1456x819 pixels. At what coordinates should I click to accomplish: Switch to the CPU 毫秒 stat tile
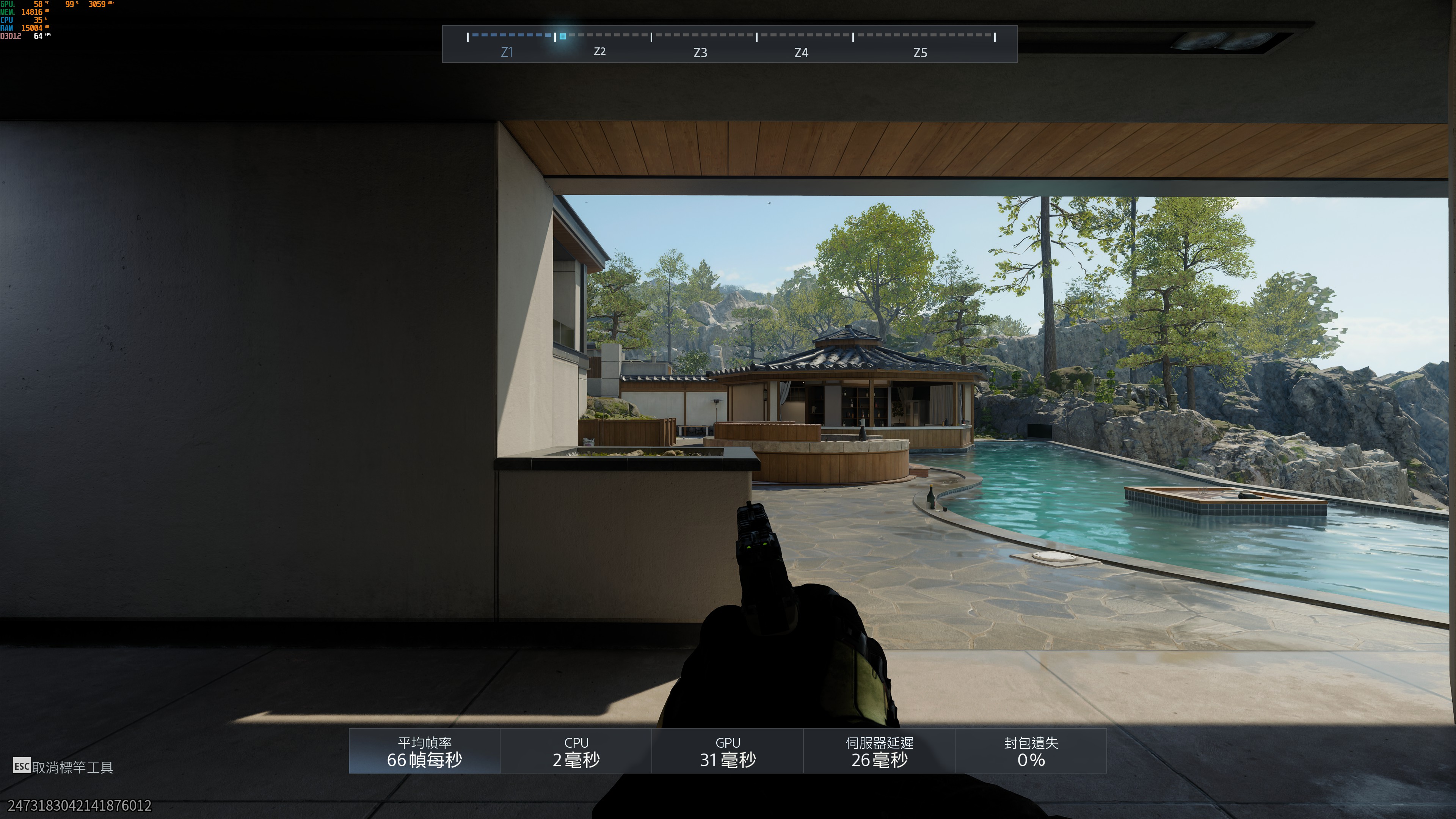pos(576,751)
